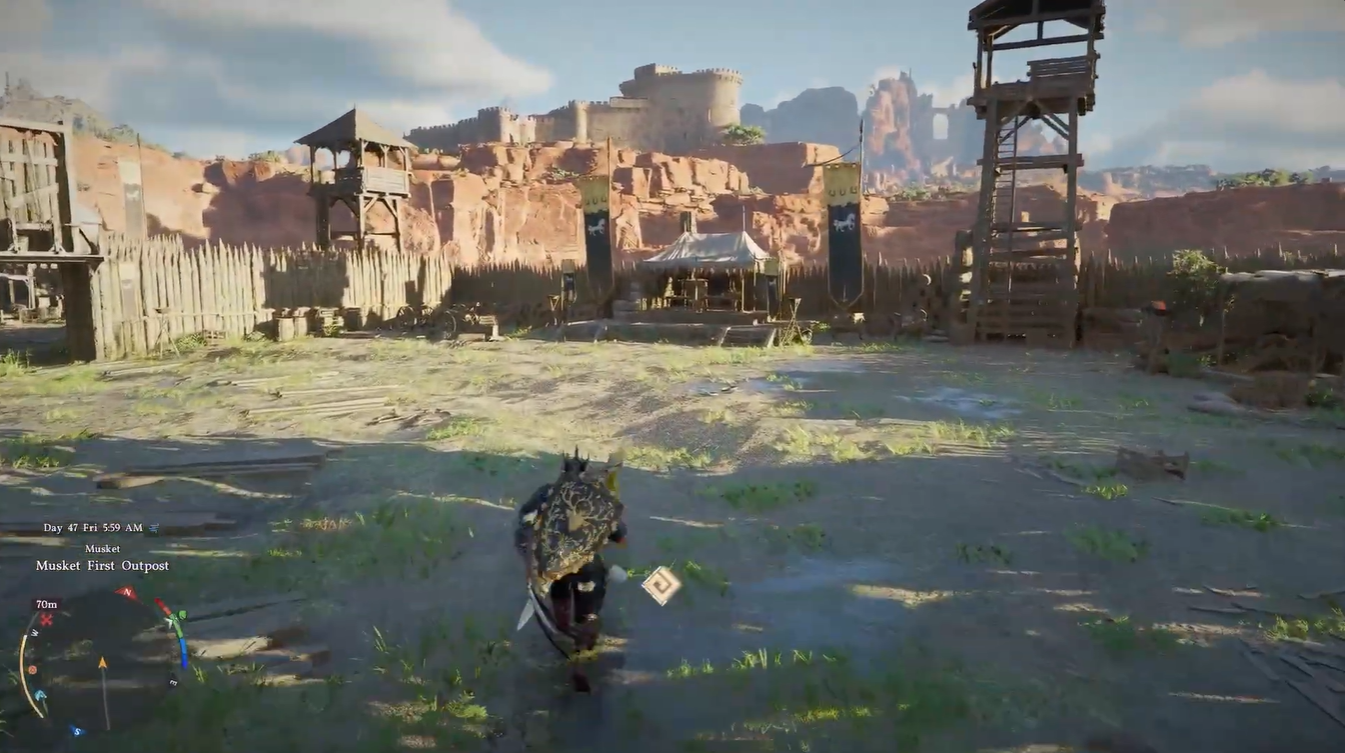The width and height of the screenshot is (1345, 753).
Task: Click the green health bar on the compass
Action: [179, 624]
